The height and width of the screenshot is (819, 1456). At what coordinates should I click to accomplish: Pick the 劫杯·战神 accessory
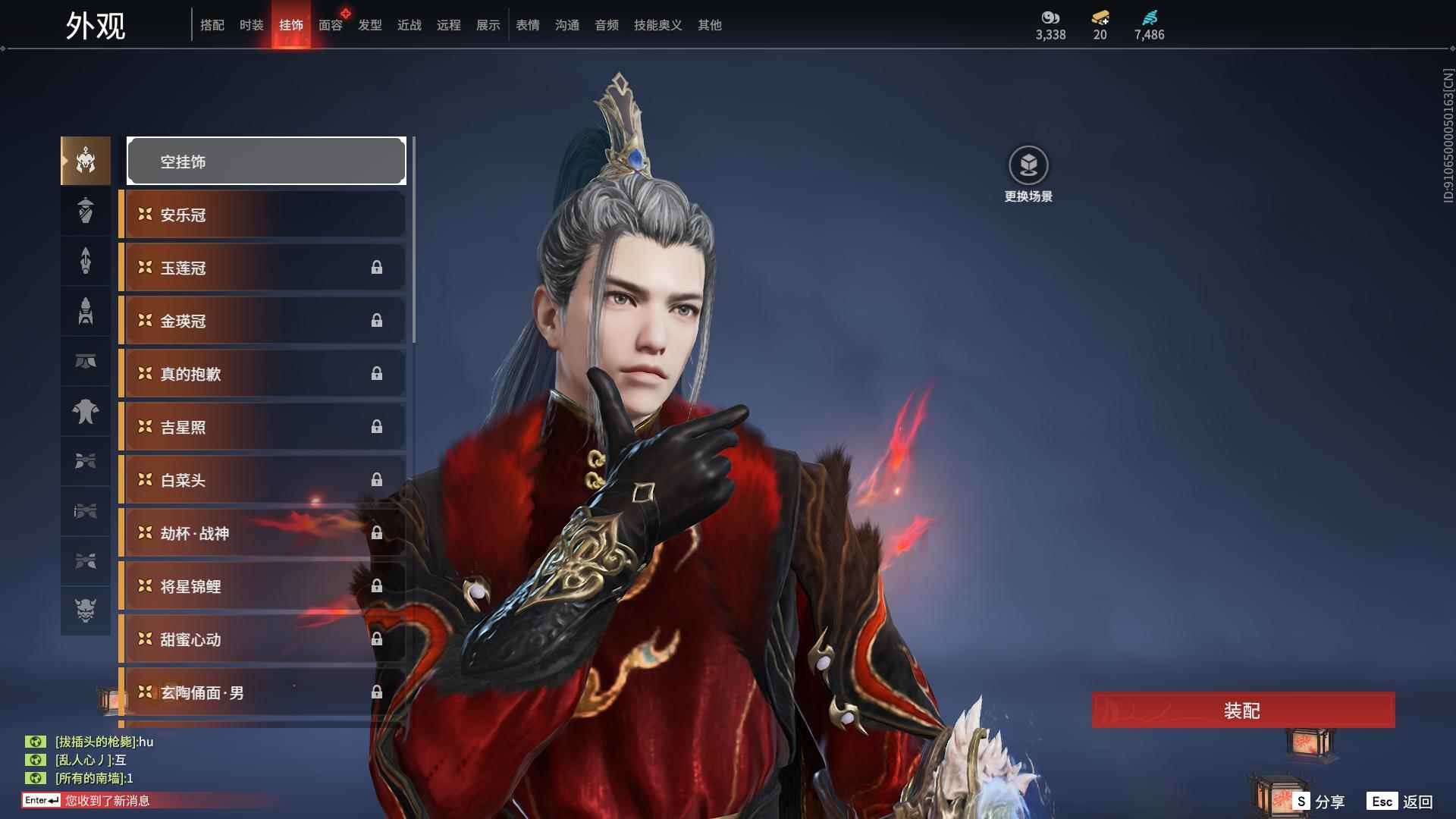pyautogui.click(x=262, y=533)
